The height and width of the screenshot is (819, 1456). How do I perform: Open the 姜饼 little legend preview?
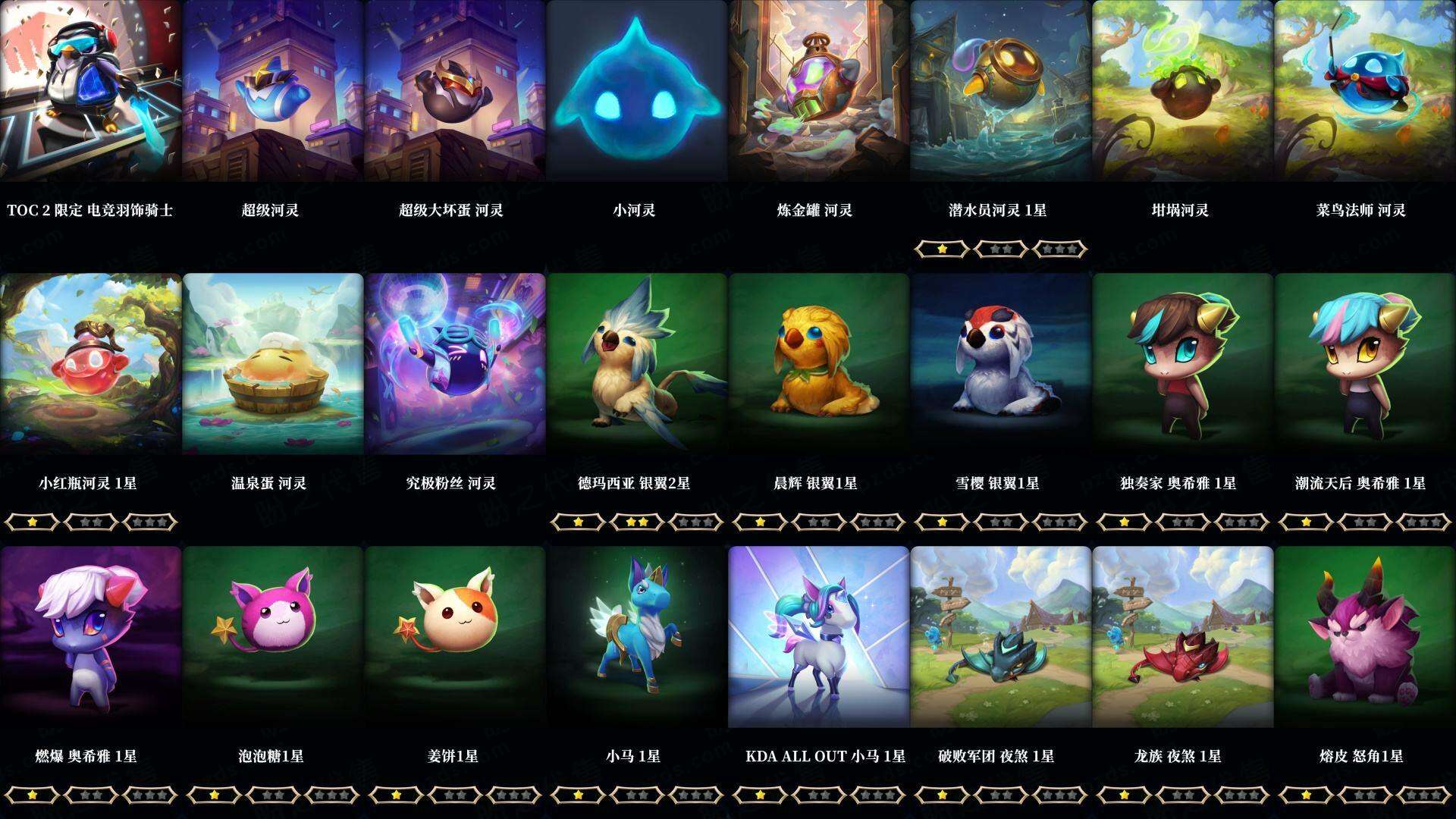455,637
